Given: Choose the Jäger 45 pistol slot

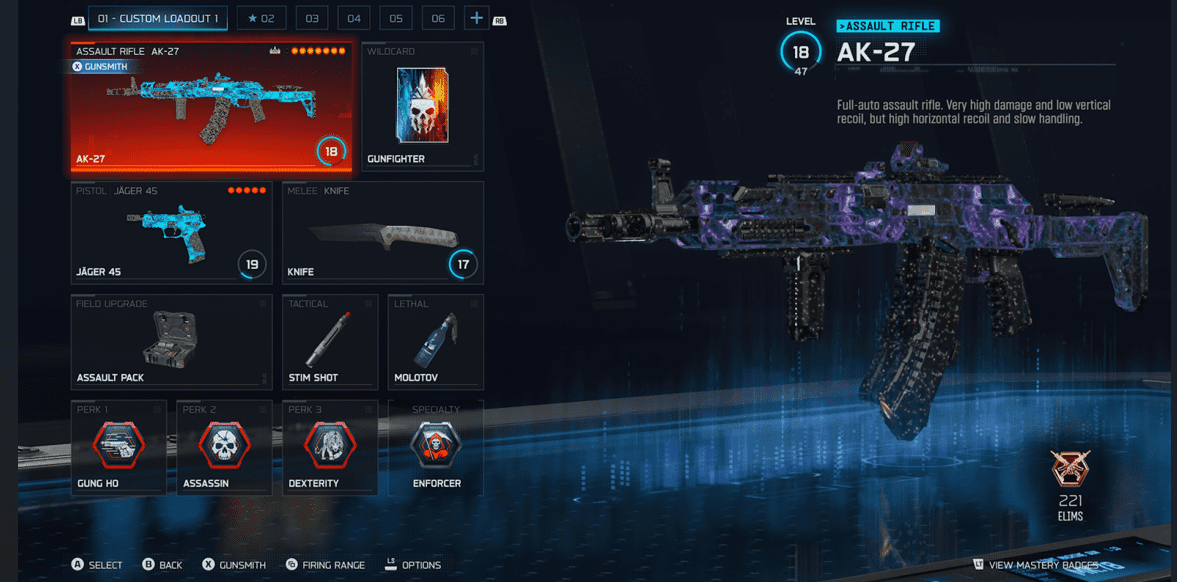Looking at the screenshot, I should coord(171,232).
